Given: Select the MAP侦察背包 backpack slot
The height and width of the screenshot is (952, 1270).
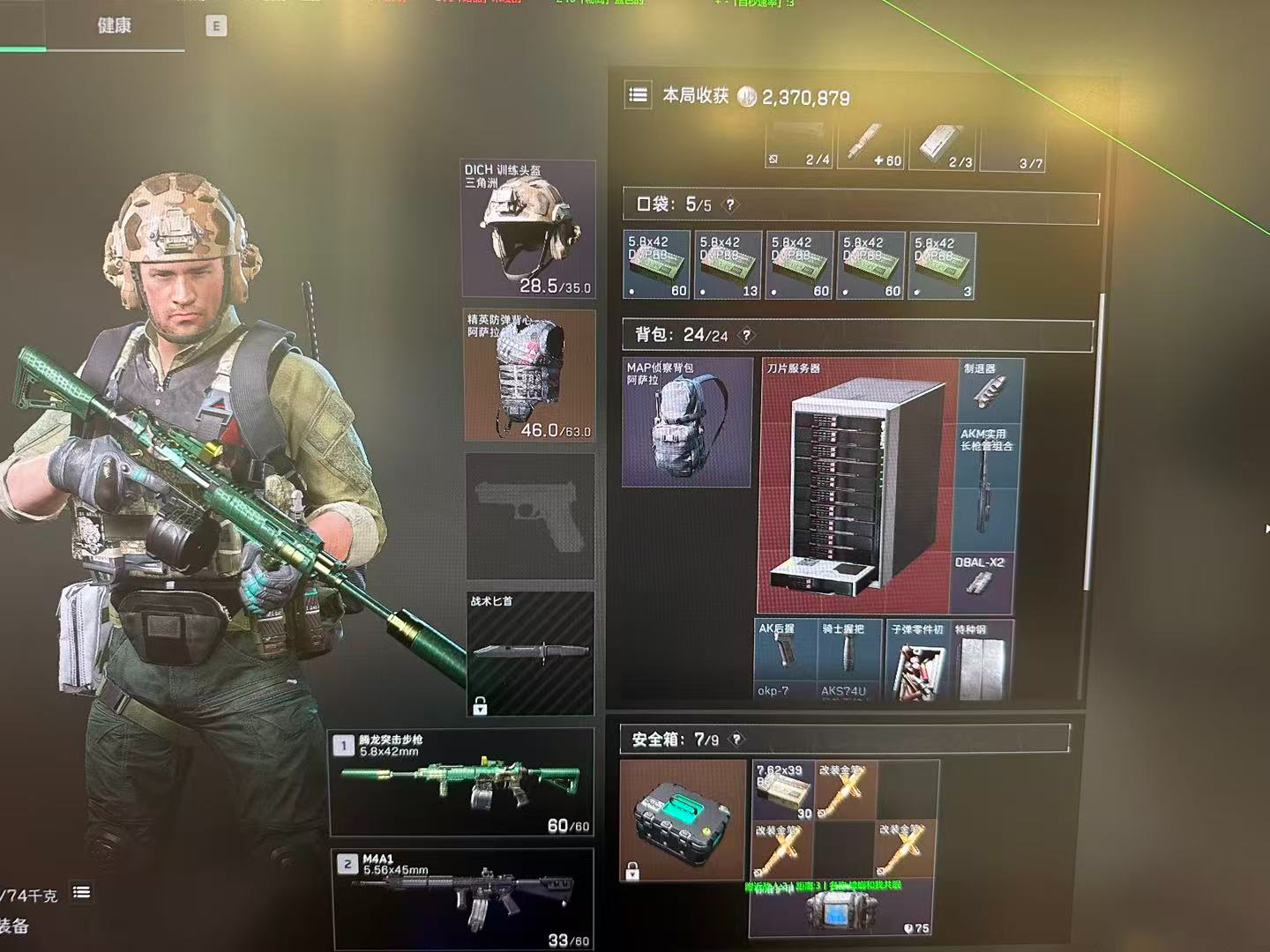Looking at the screenshot, I should point(687,421).
